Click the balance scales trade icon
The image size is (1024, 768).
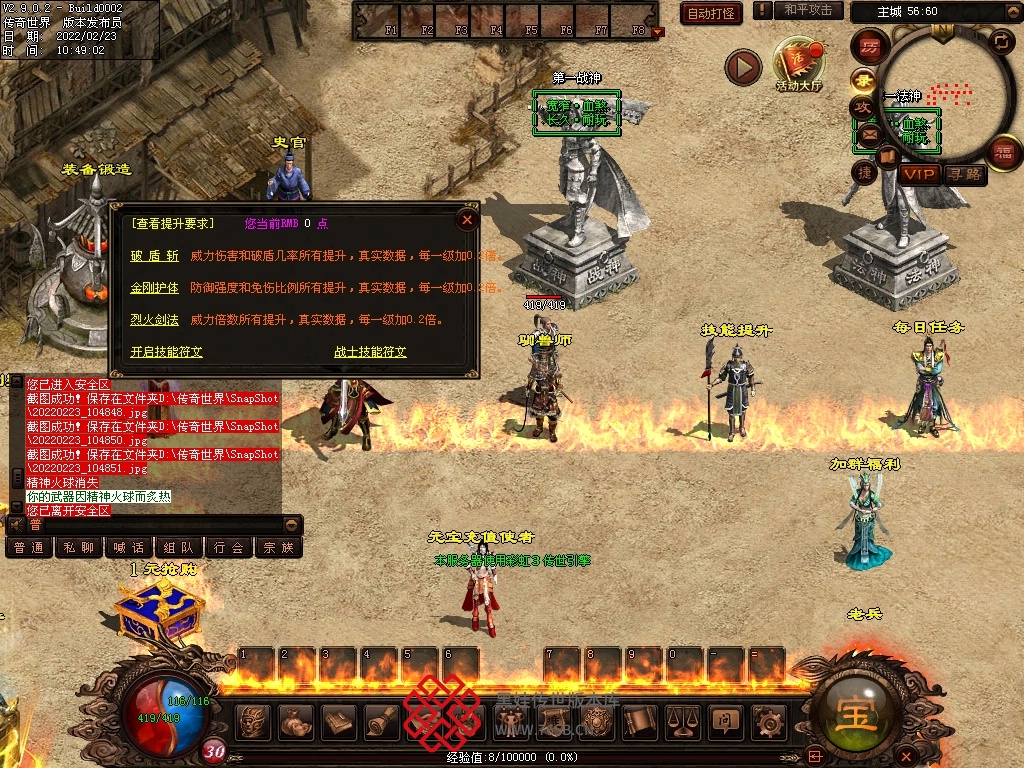click(x=682, y=720)
